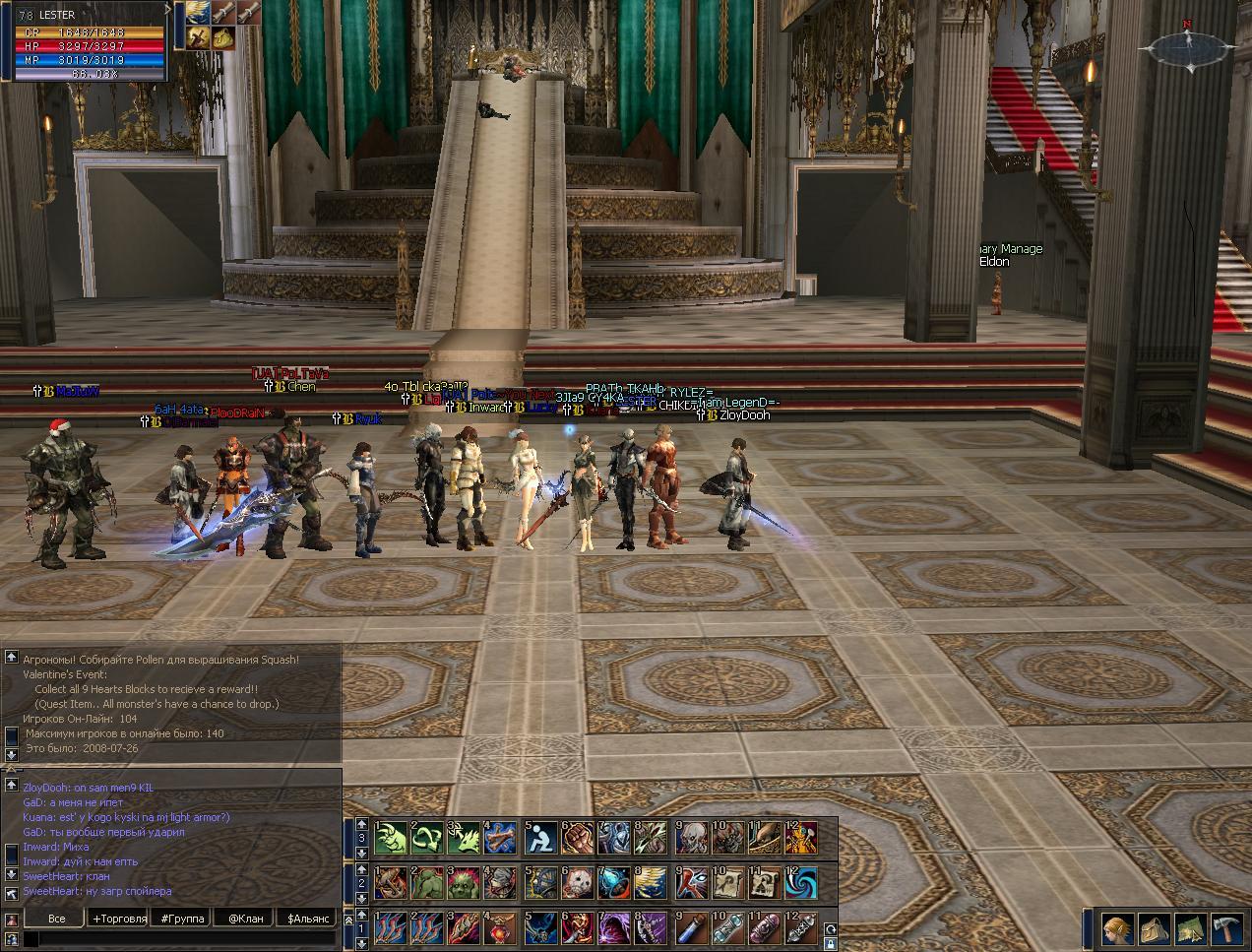Open the $Альянс alliance chat tab

pyautogui.click(x=306, y=918)
